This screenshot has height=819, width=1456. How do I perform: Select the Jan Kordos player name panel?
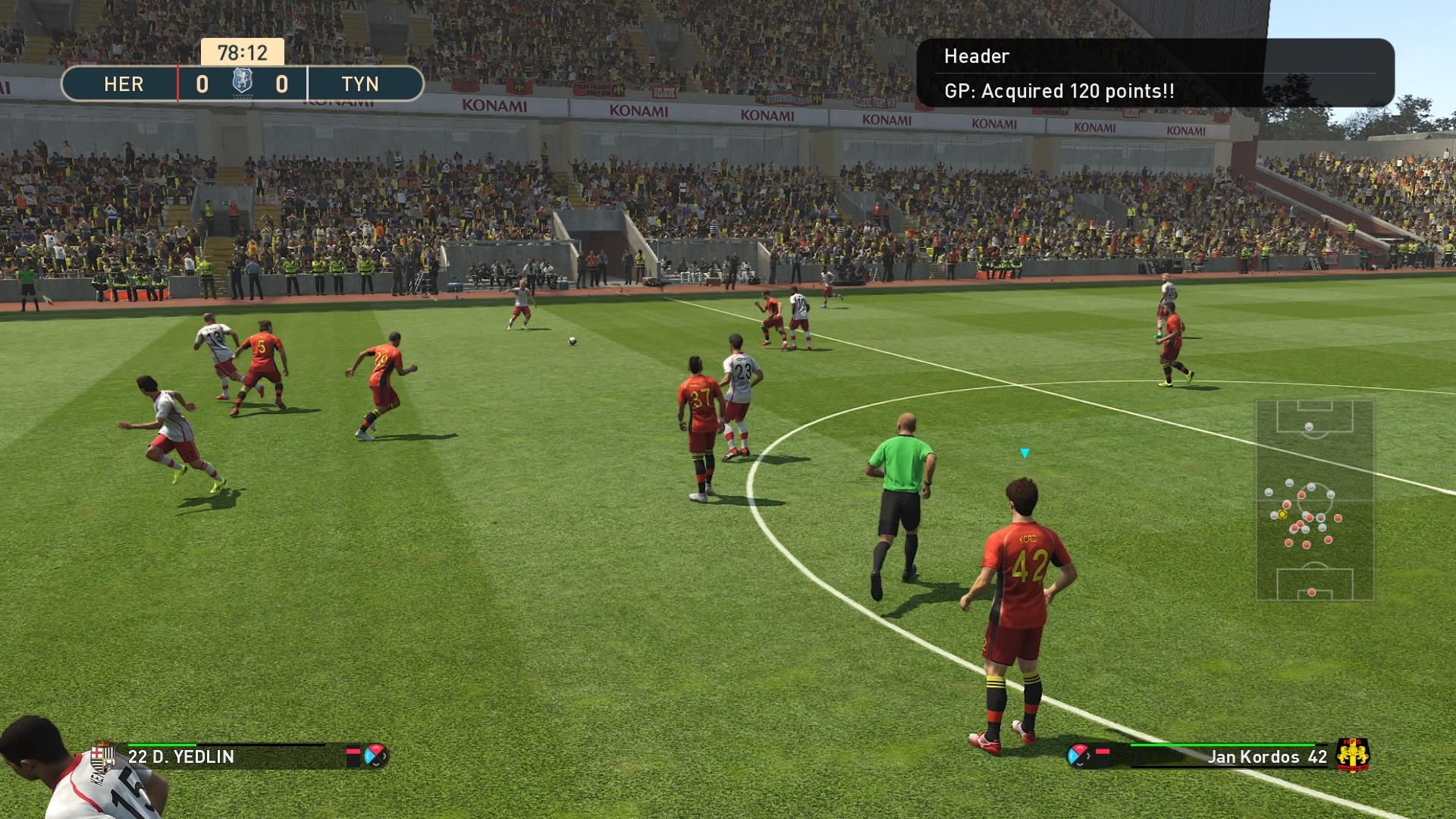(x=1228, y=756)
